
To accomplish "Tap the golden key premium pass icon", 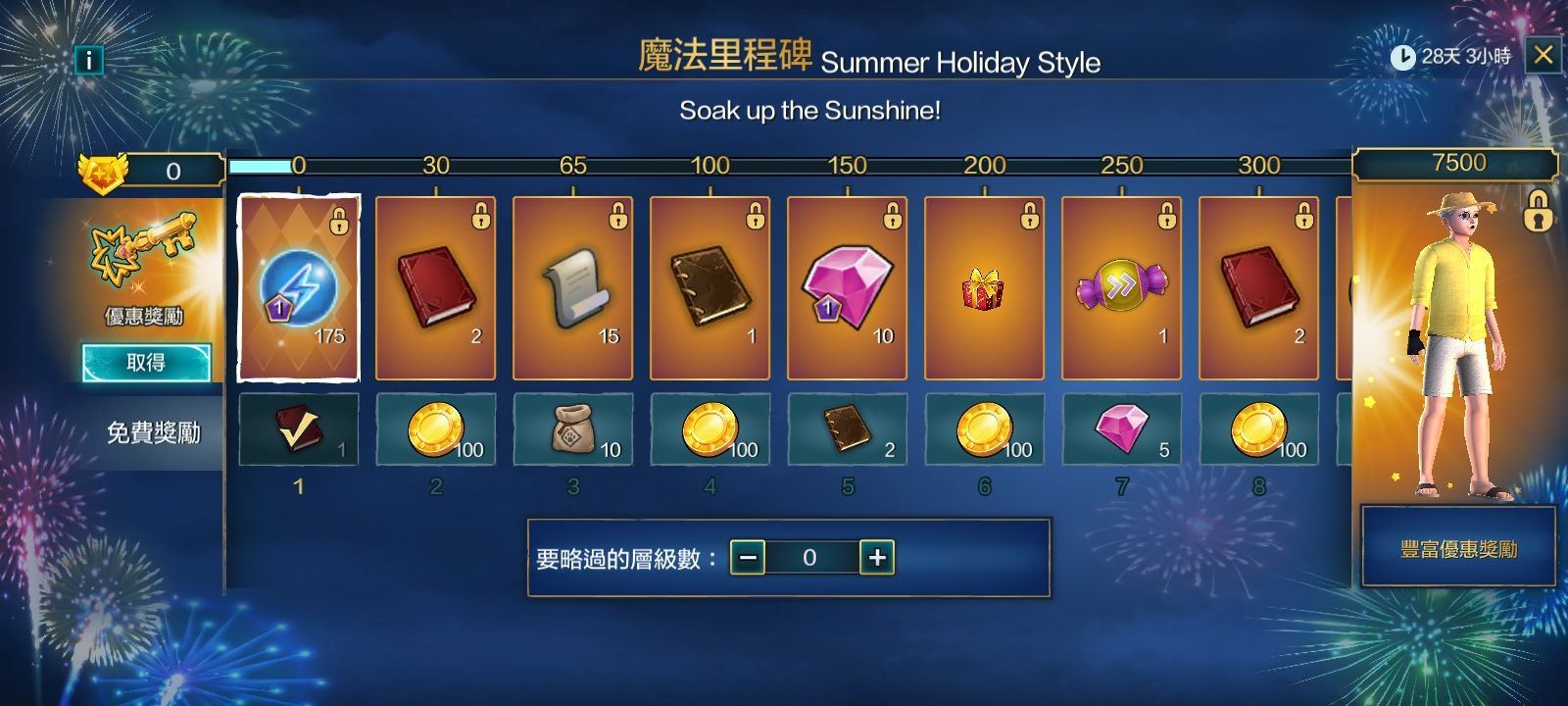I will [x=144, y=252].
